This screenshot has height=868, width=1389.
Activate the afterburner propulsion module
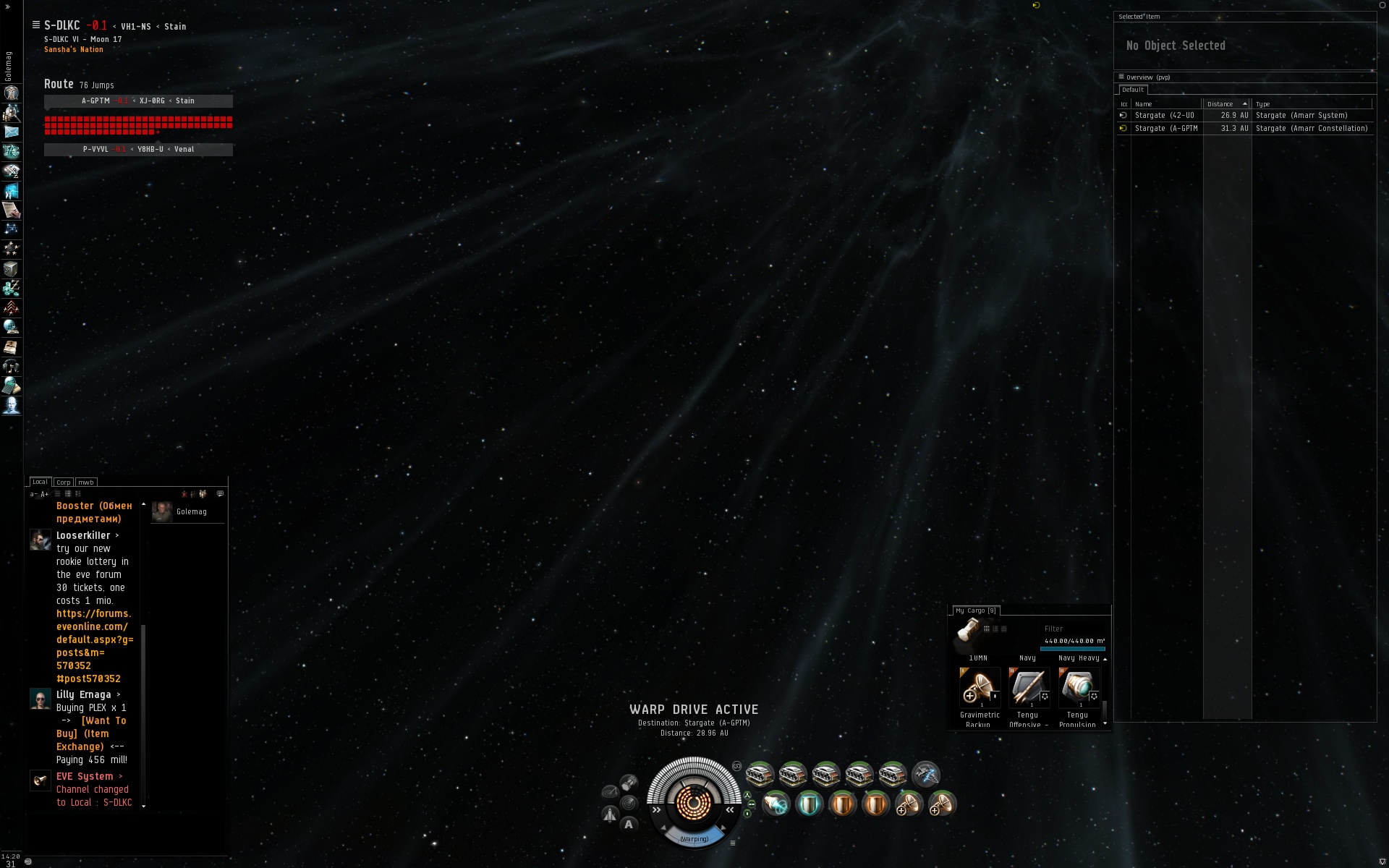point(776,804)
